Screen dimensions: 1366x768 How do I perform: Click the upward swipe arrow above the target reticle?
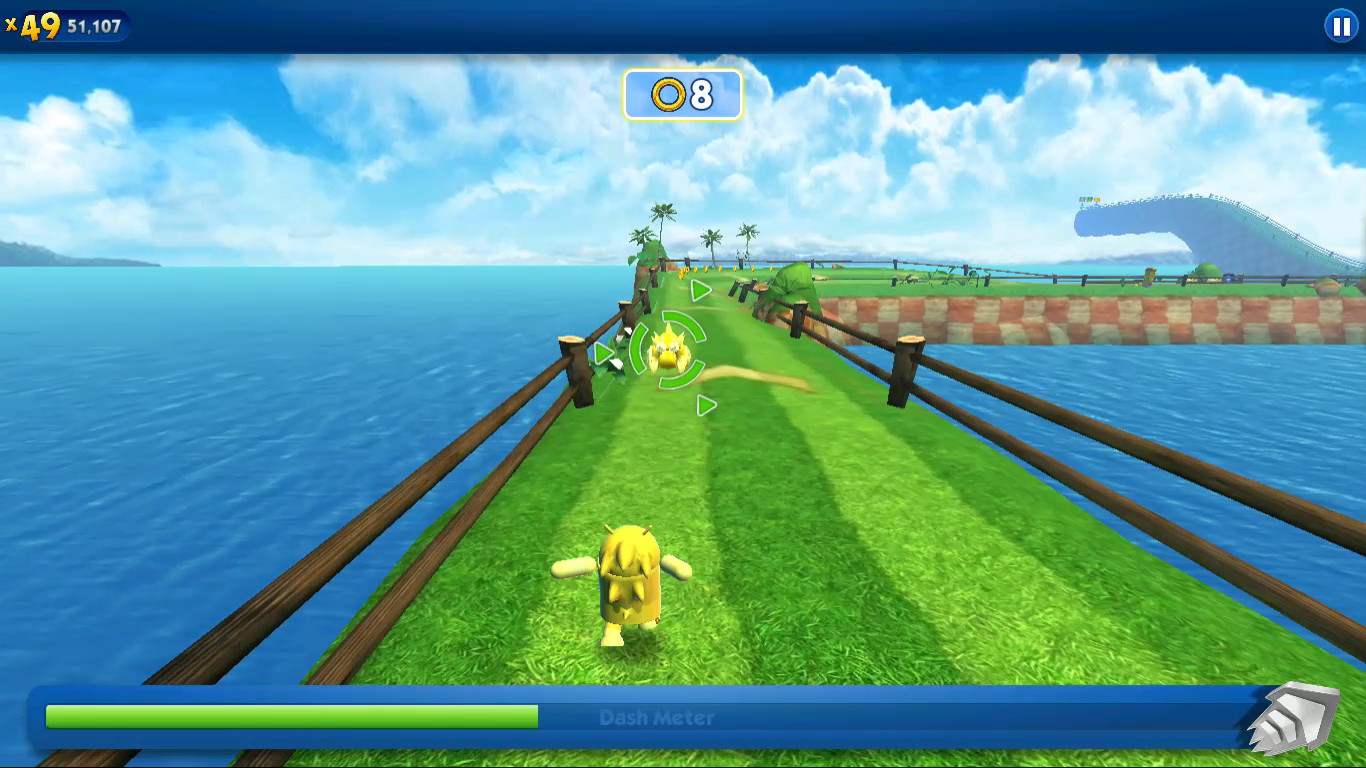point(701,290)
